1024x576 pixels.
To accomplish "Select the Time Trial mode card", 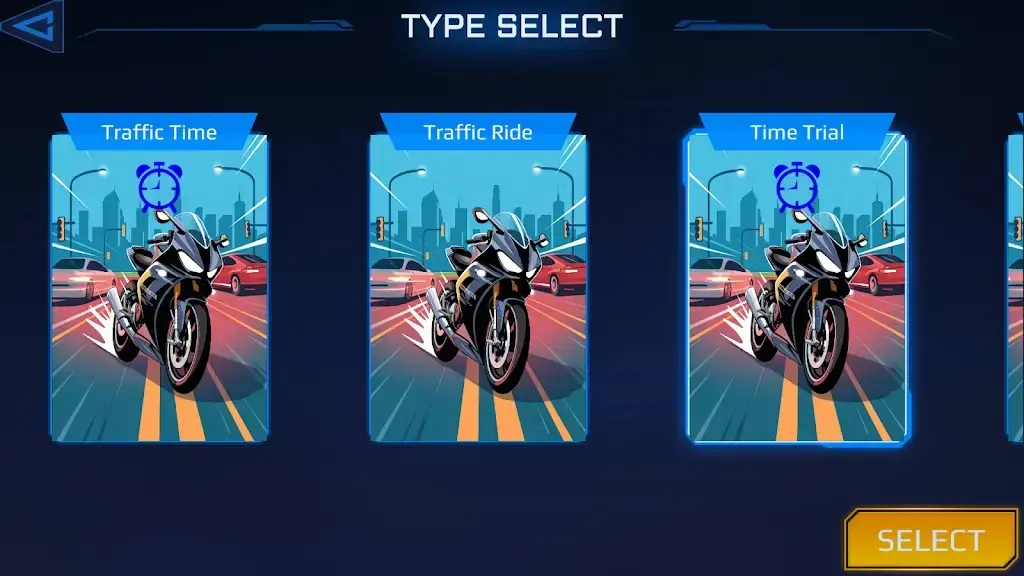I will click(797, 285).
